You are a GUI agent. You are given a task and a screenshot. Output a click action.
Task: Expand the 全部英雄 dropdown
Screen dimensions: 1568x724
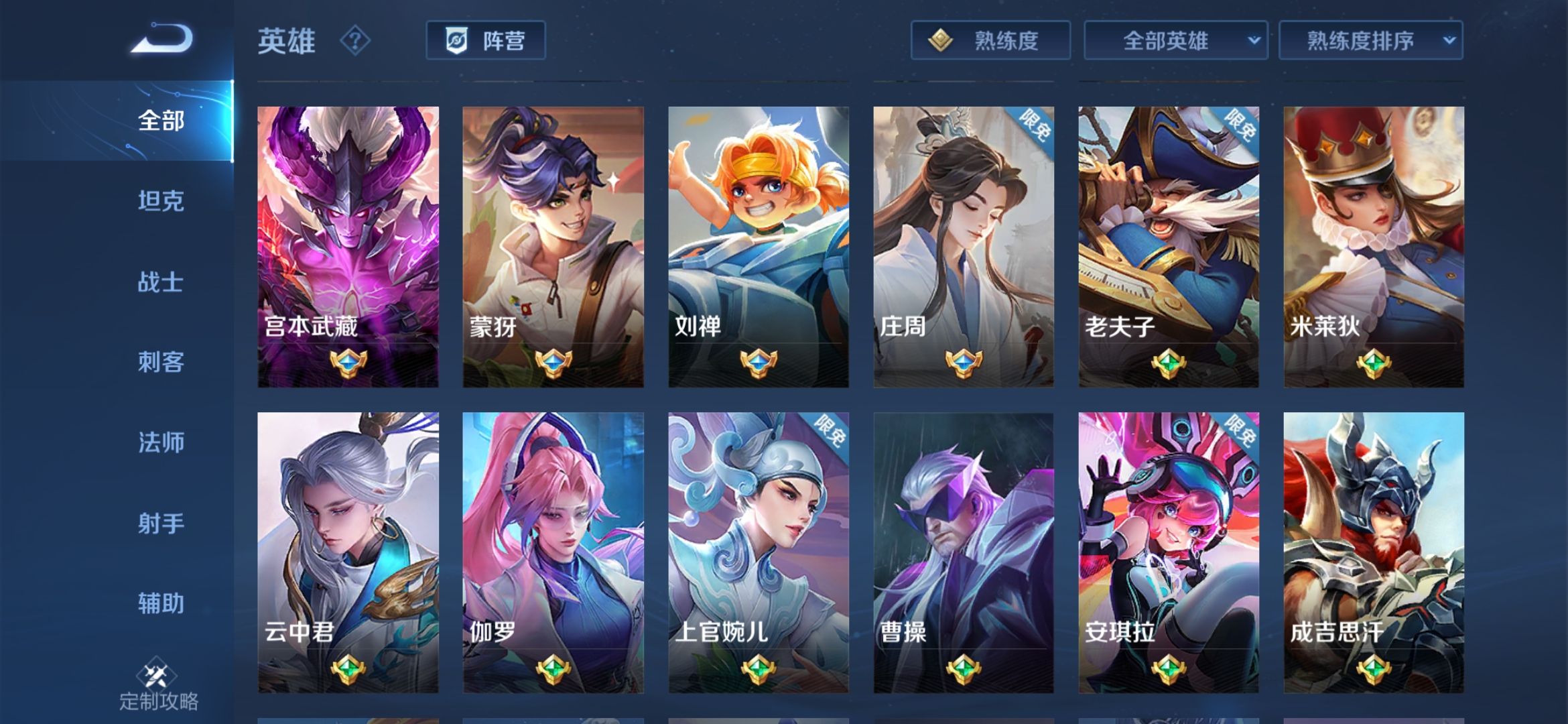tap(1175, 41)
